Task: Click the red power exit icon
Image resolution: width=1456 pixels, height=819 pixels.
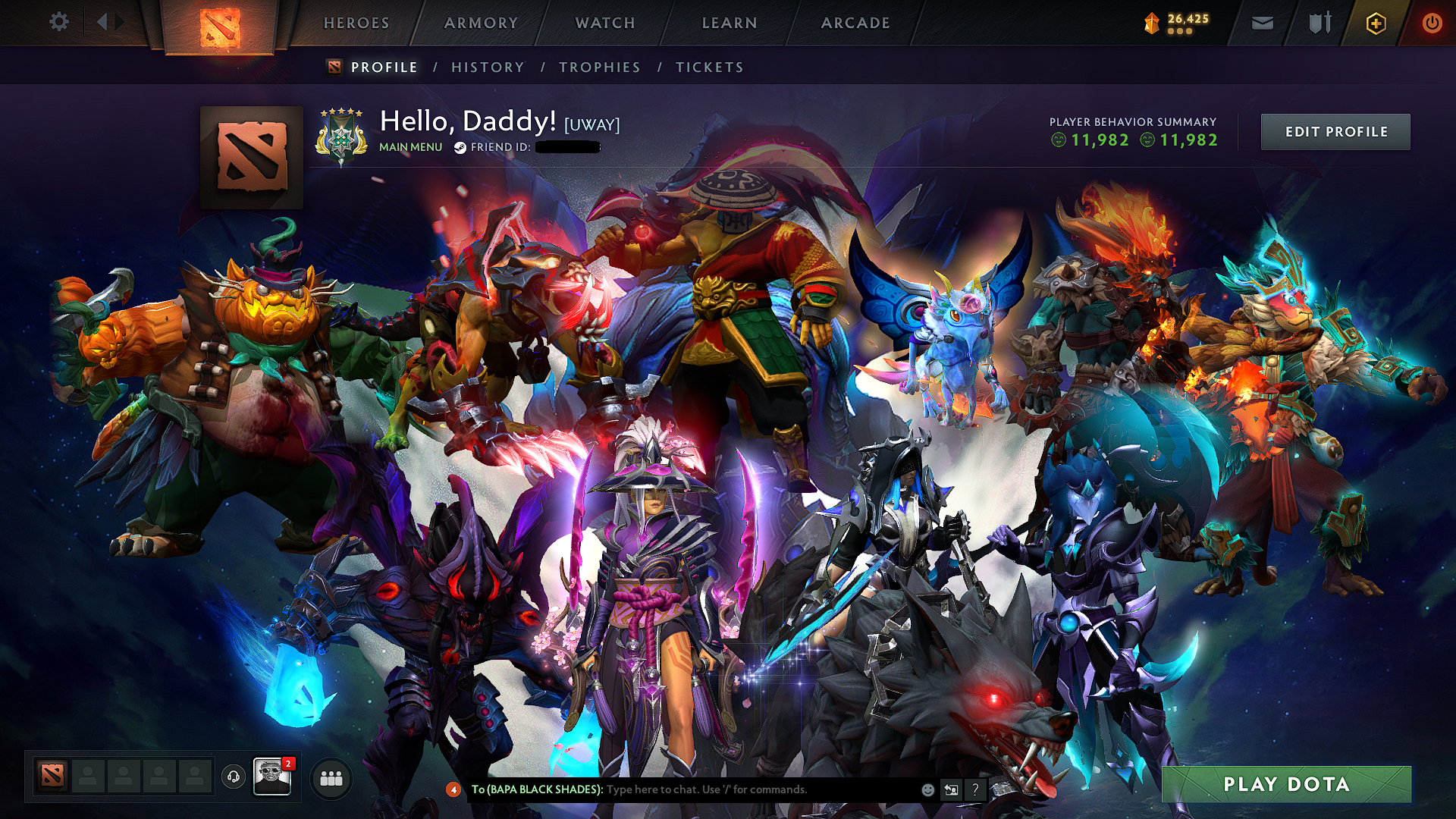Action: point(1432,23)
